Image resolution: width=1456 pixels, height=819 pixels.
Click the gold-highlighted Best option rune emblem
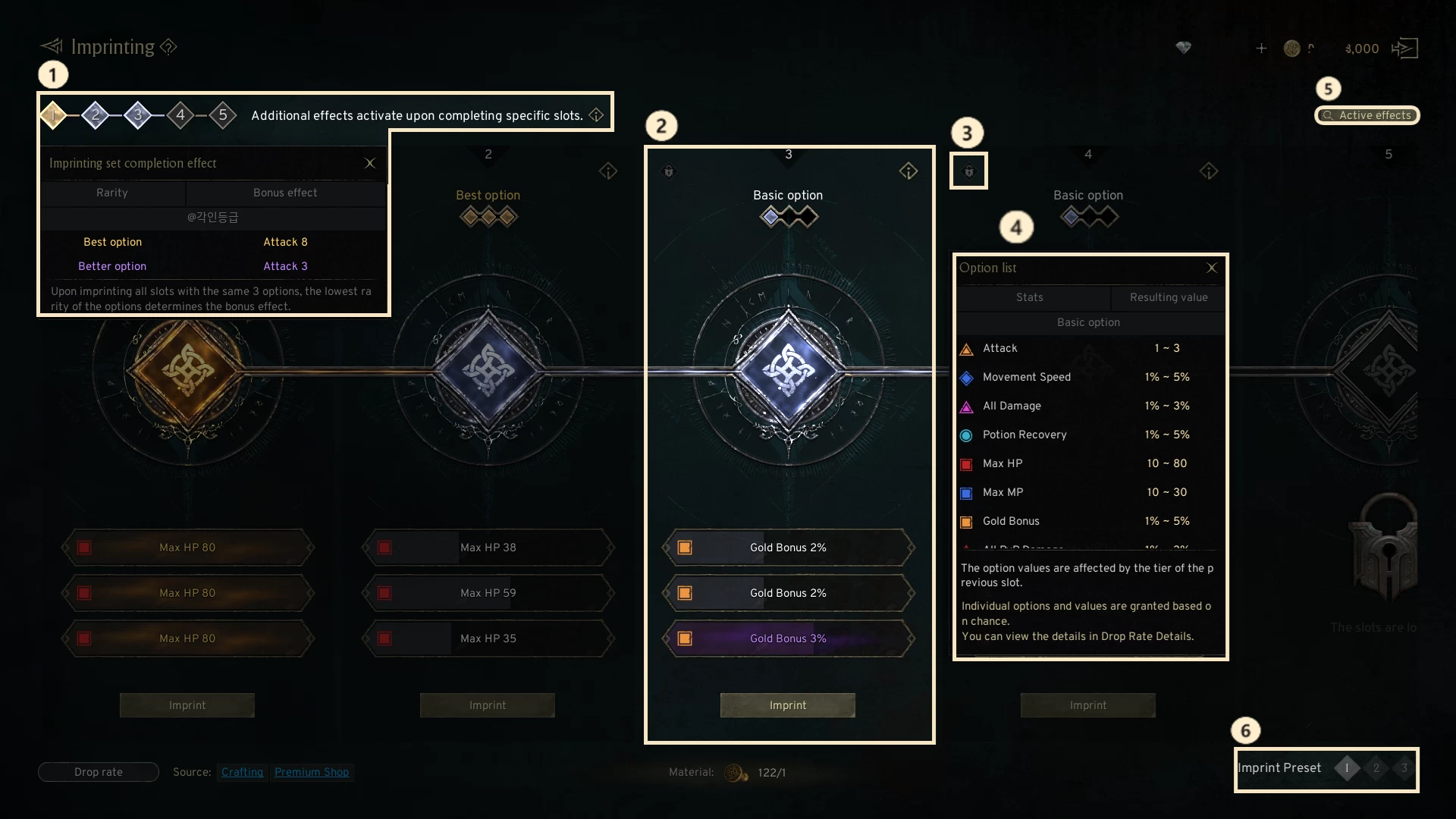[187, 372]
